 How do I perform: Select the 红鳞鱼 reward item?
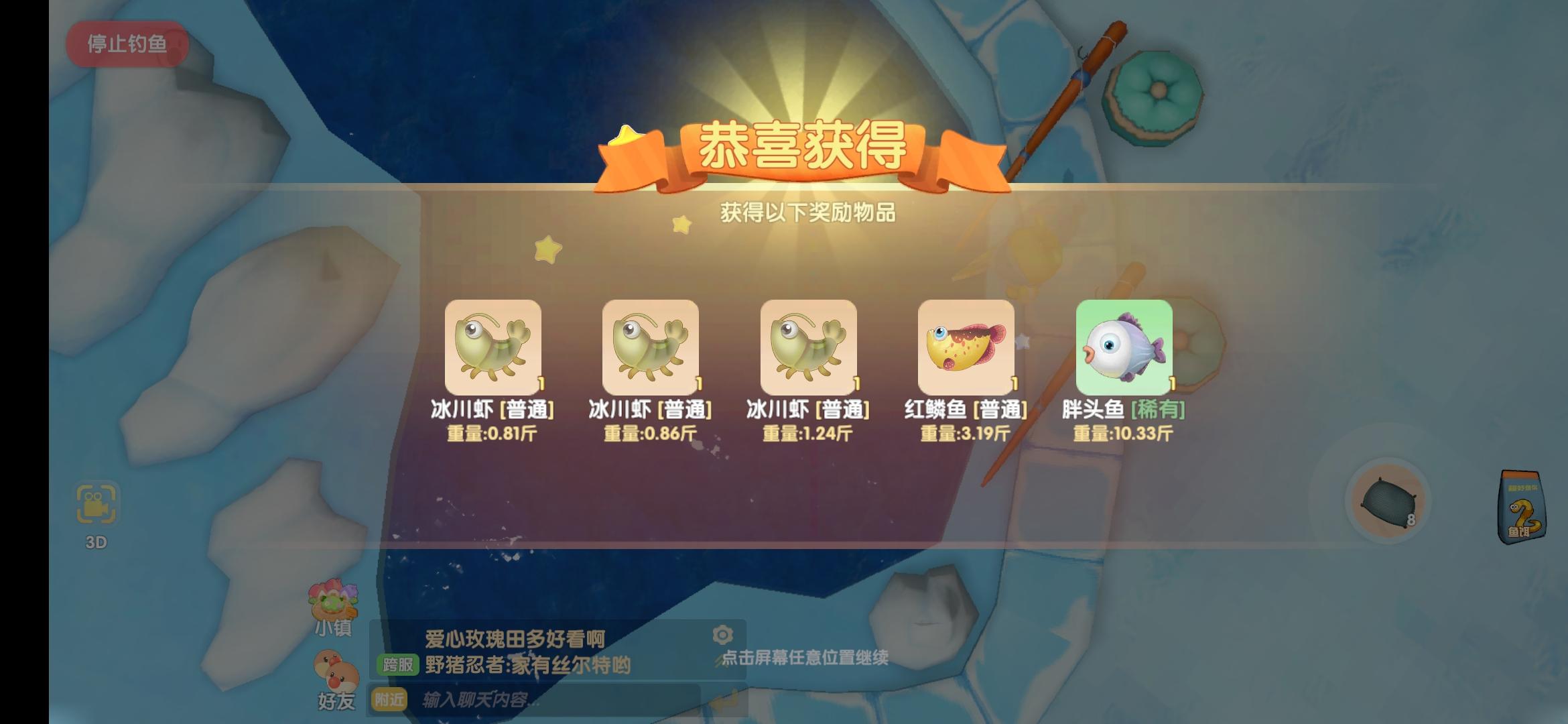click(966, 346)
